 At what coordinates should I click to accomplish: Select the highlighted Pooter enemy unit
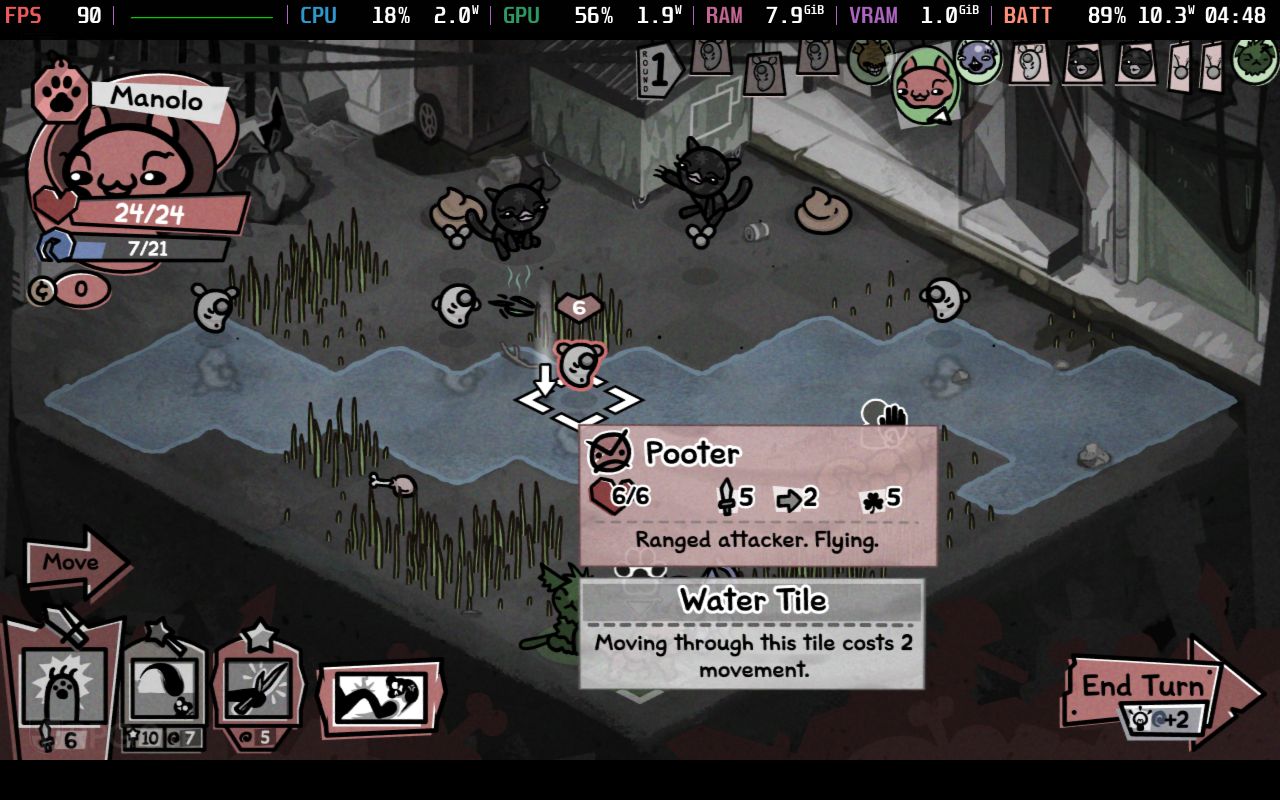pos(578,363)
